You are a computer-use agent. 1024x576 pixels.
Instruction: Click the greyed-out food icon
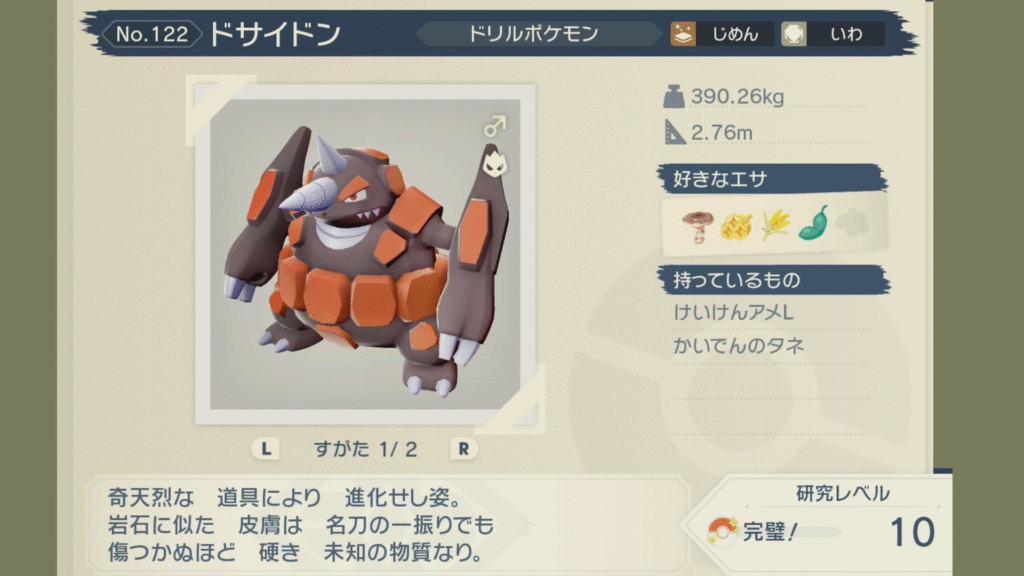point(854,224)
